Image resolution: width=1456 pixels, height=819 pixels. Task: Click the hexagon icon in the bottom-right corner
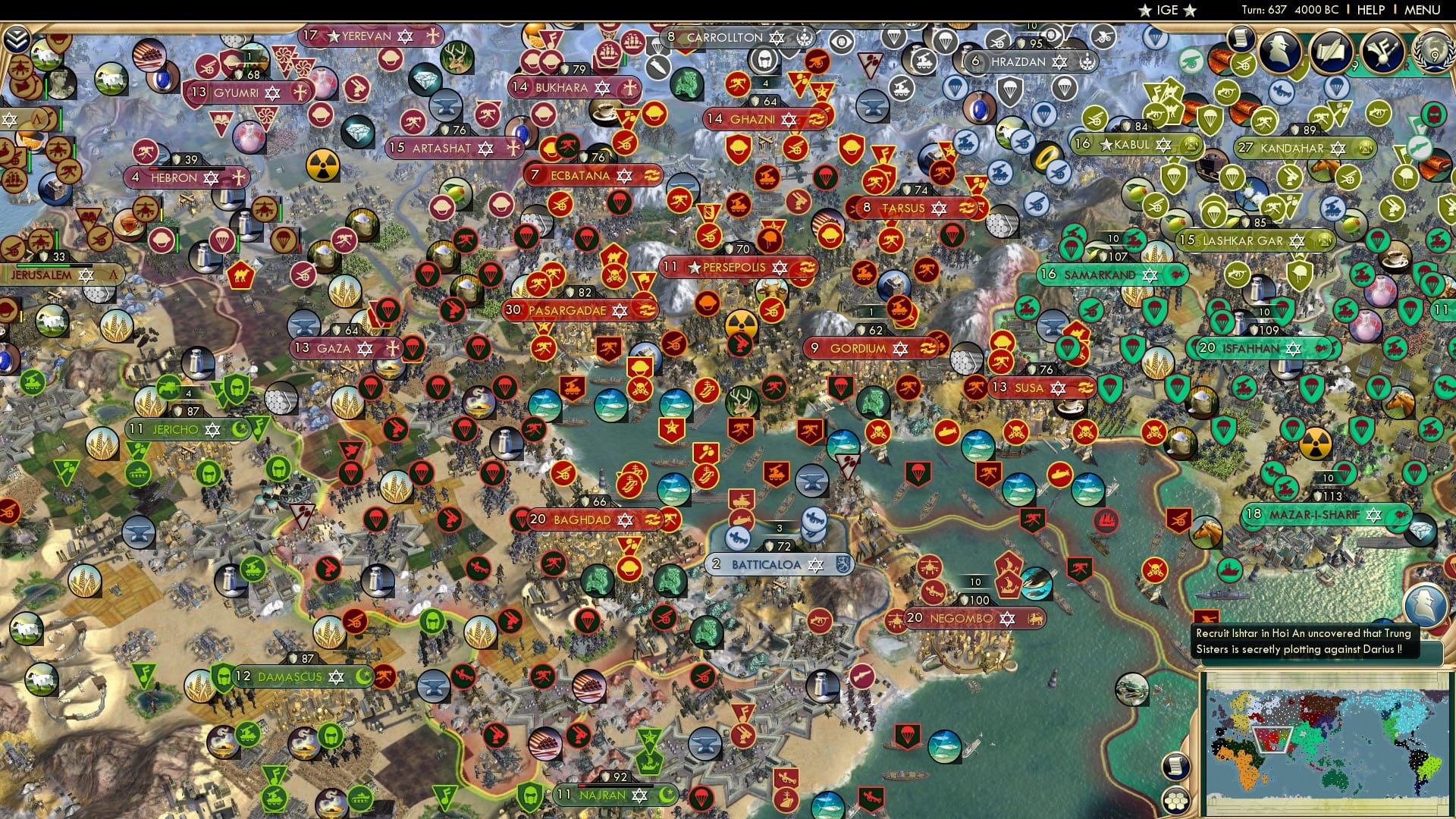click(1176, 801)
